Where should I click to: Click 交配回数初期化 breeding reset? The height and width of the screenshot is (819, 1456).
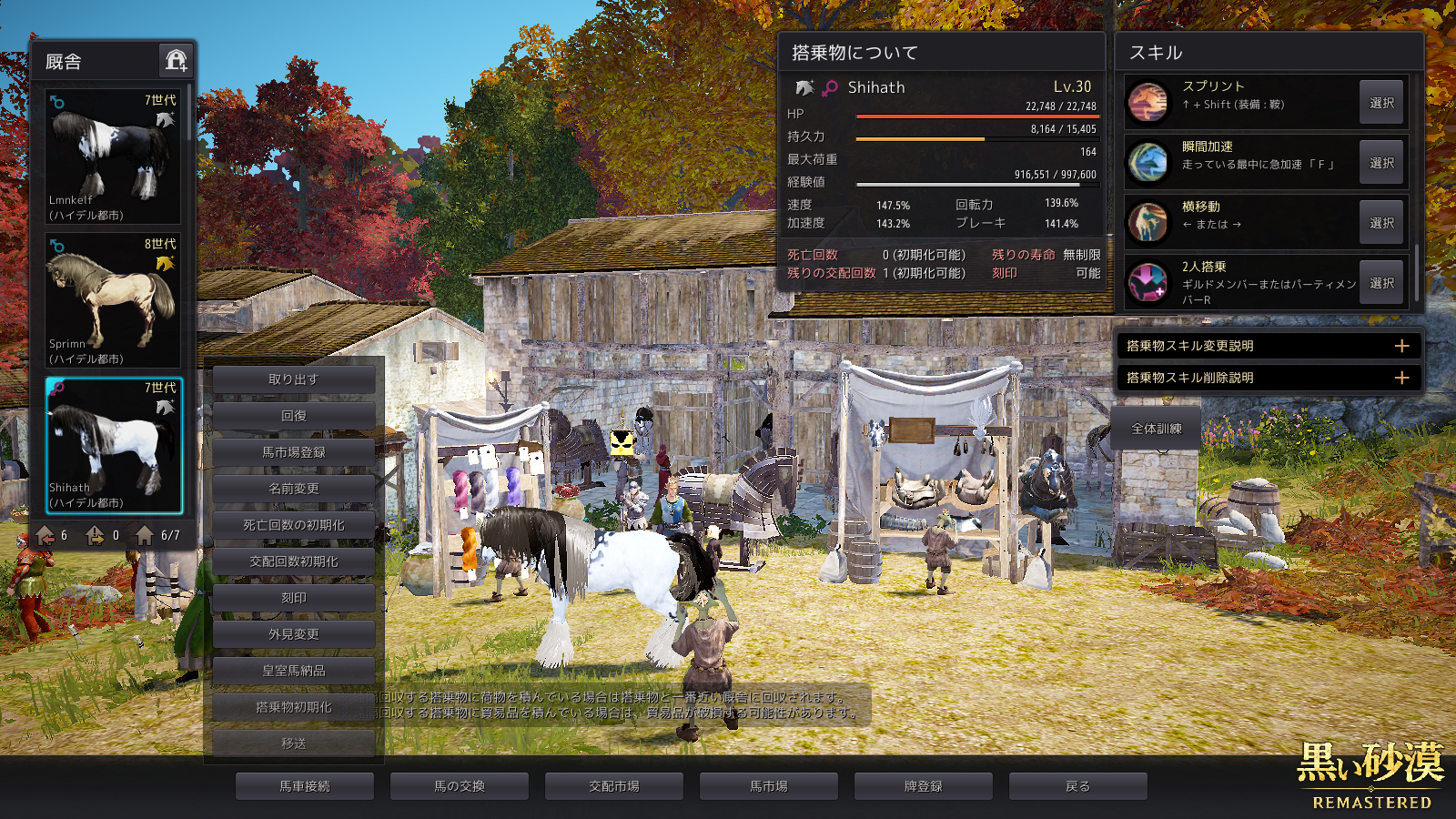pos(294,561)
